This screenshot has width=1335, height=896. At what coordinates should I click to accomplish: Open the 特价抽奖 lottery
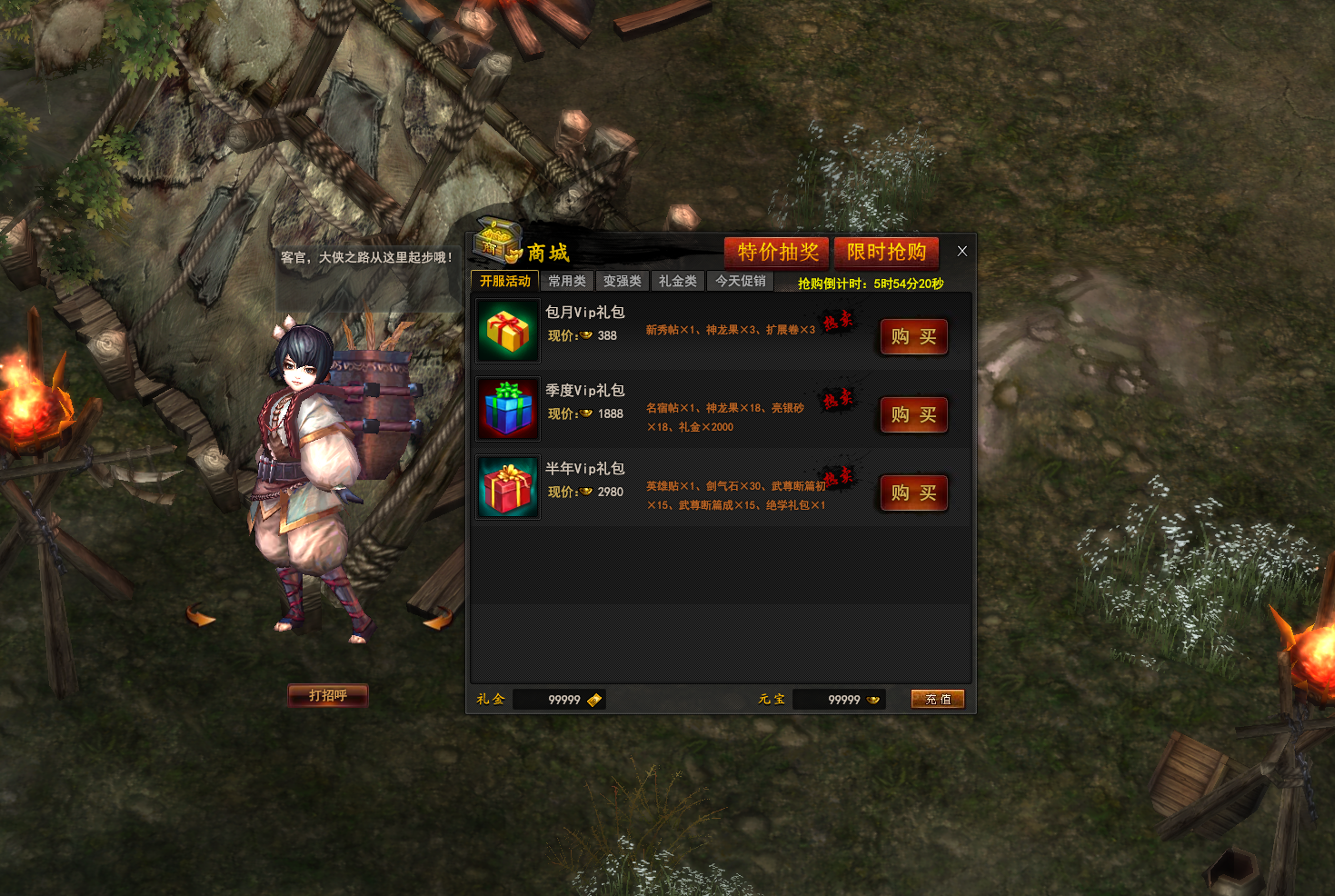pyautogui.click(x=777, y=252)
